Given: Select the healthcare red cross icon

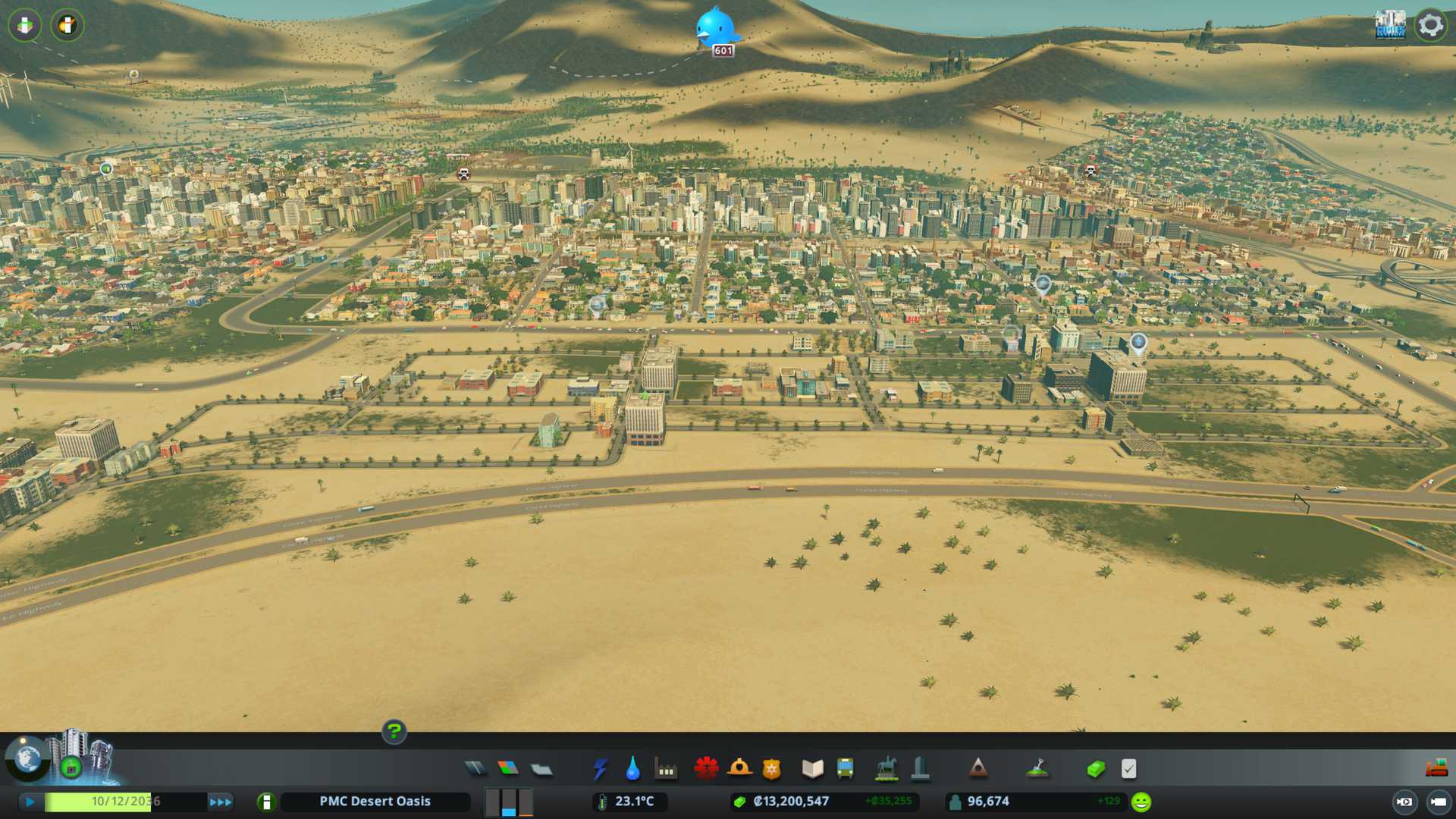Looking at the screenshot, I should (x=706, y=769).
